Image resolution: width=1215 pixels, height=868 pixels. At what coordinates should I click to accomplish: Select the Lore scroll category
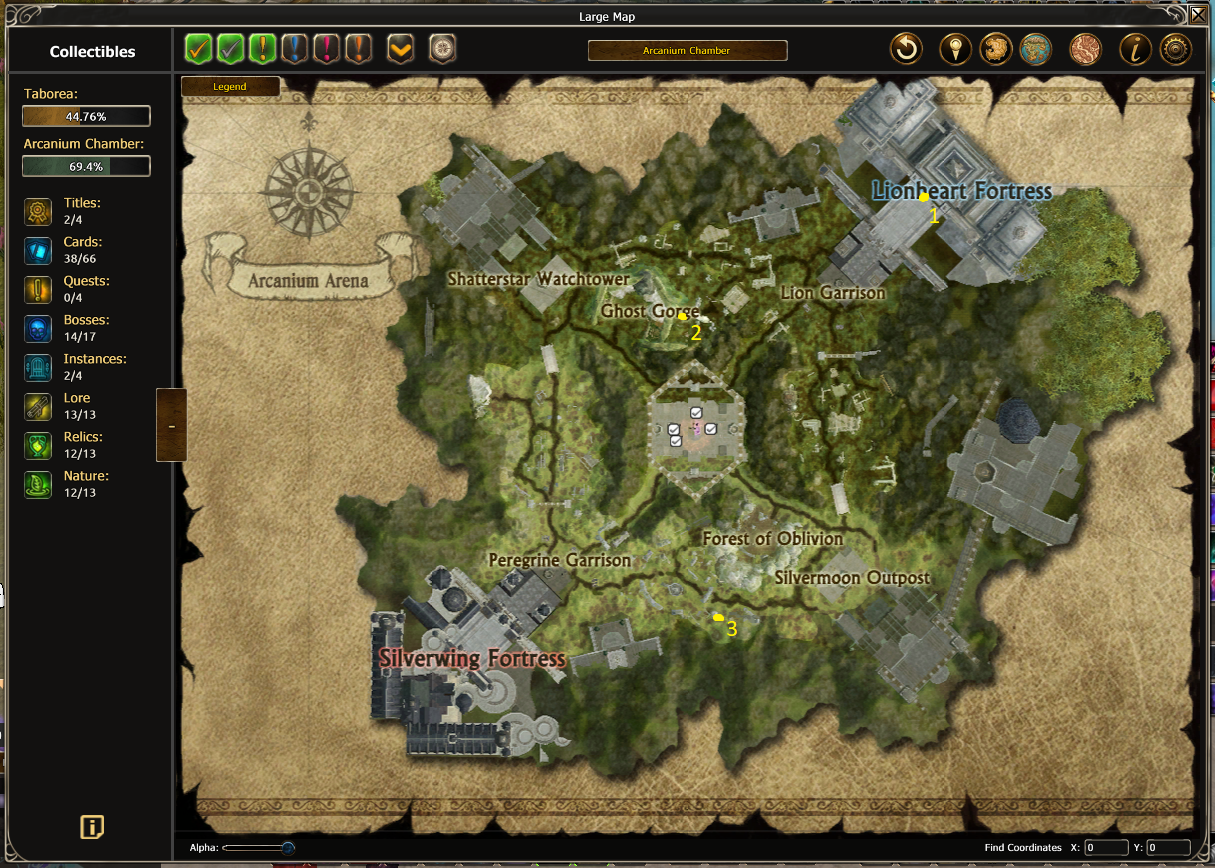38,406
